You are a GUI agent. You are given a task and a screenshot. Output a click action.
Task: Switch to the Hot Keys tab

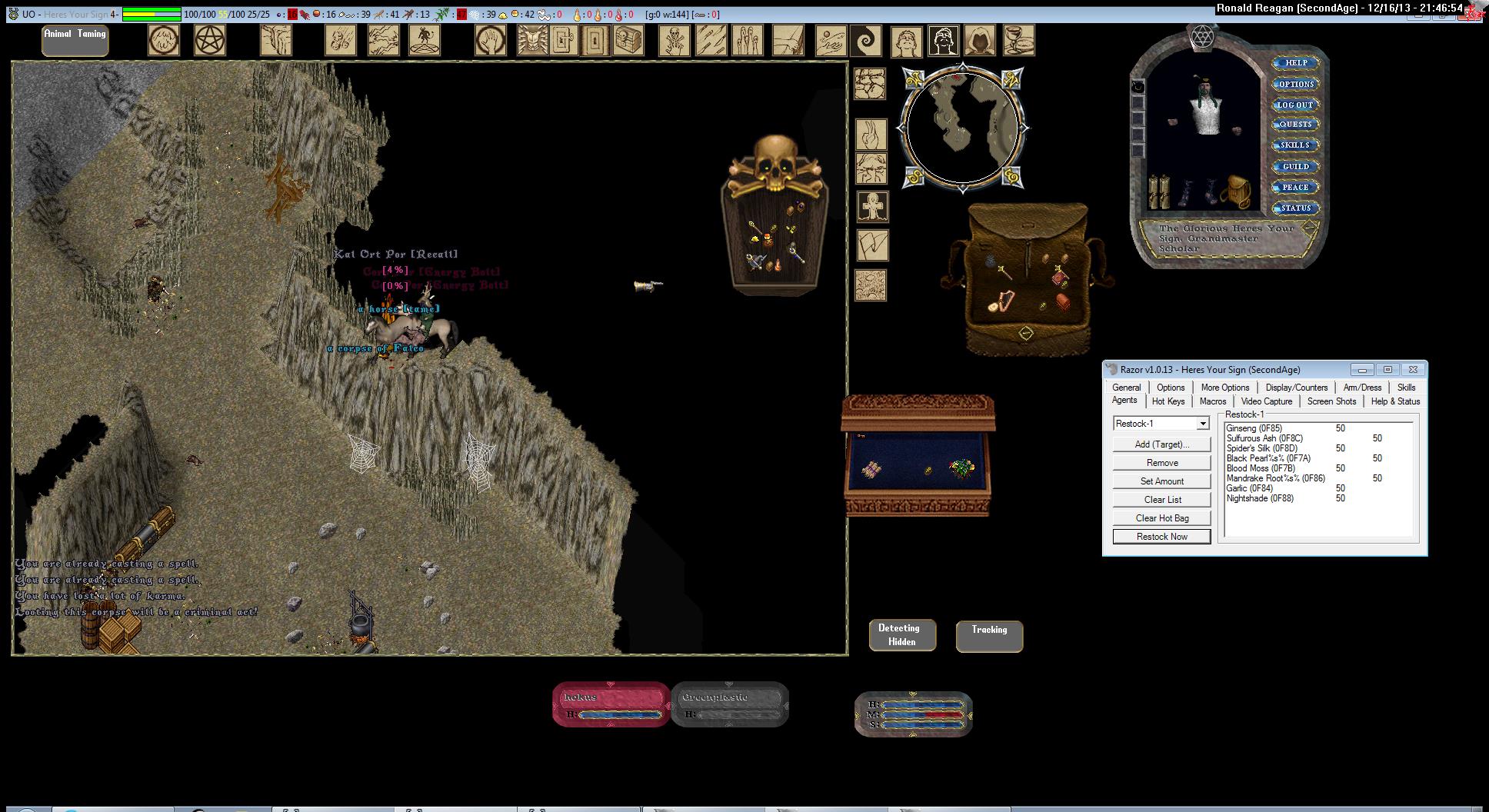[x=1168, y=401]
